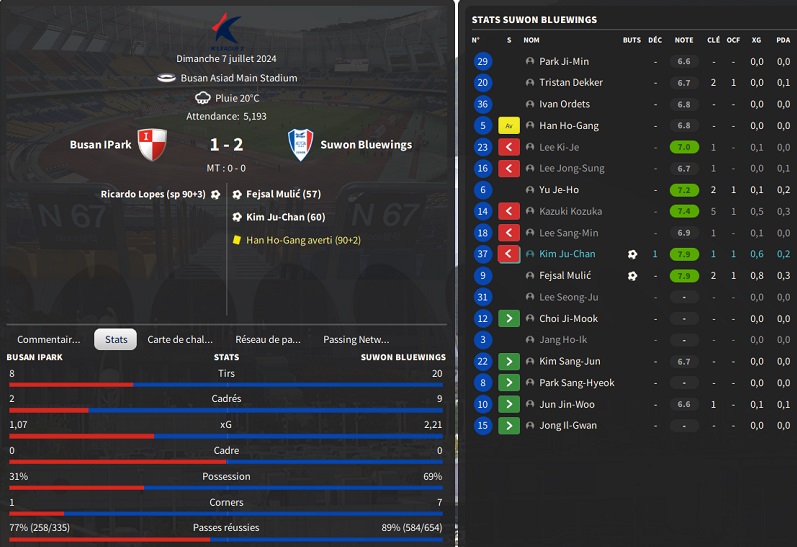
Task: Select Ivan Ordets in the stats list
Action: click(x=564, y=104)
